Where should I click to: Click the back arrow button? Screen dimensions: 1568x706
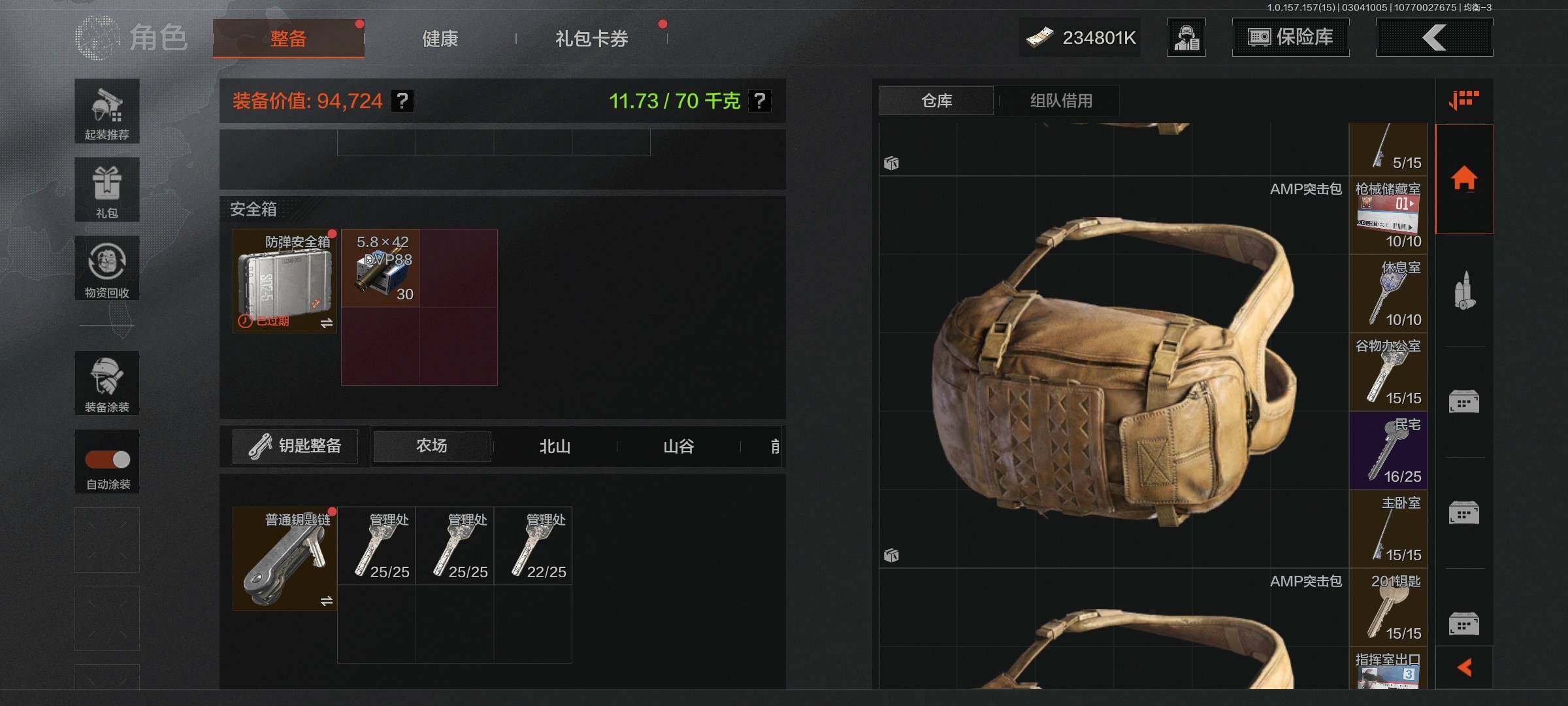1434,37
